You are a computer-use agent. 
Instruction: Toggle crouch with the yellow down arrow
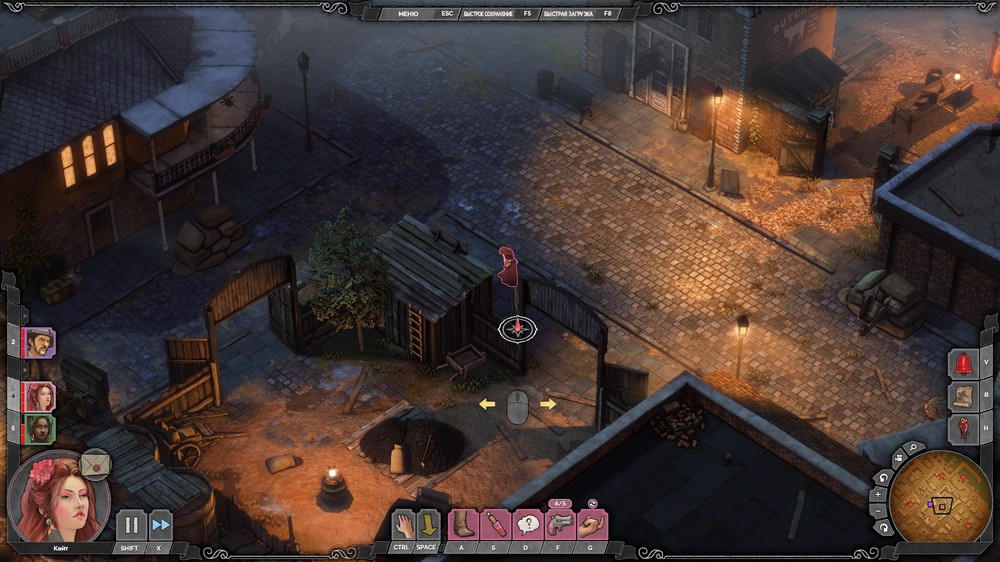click(x=427, y=524)
